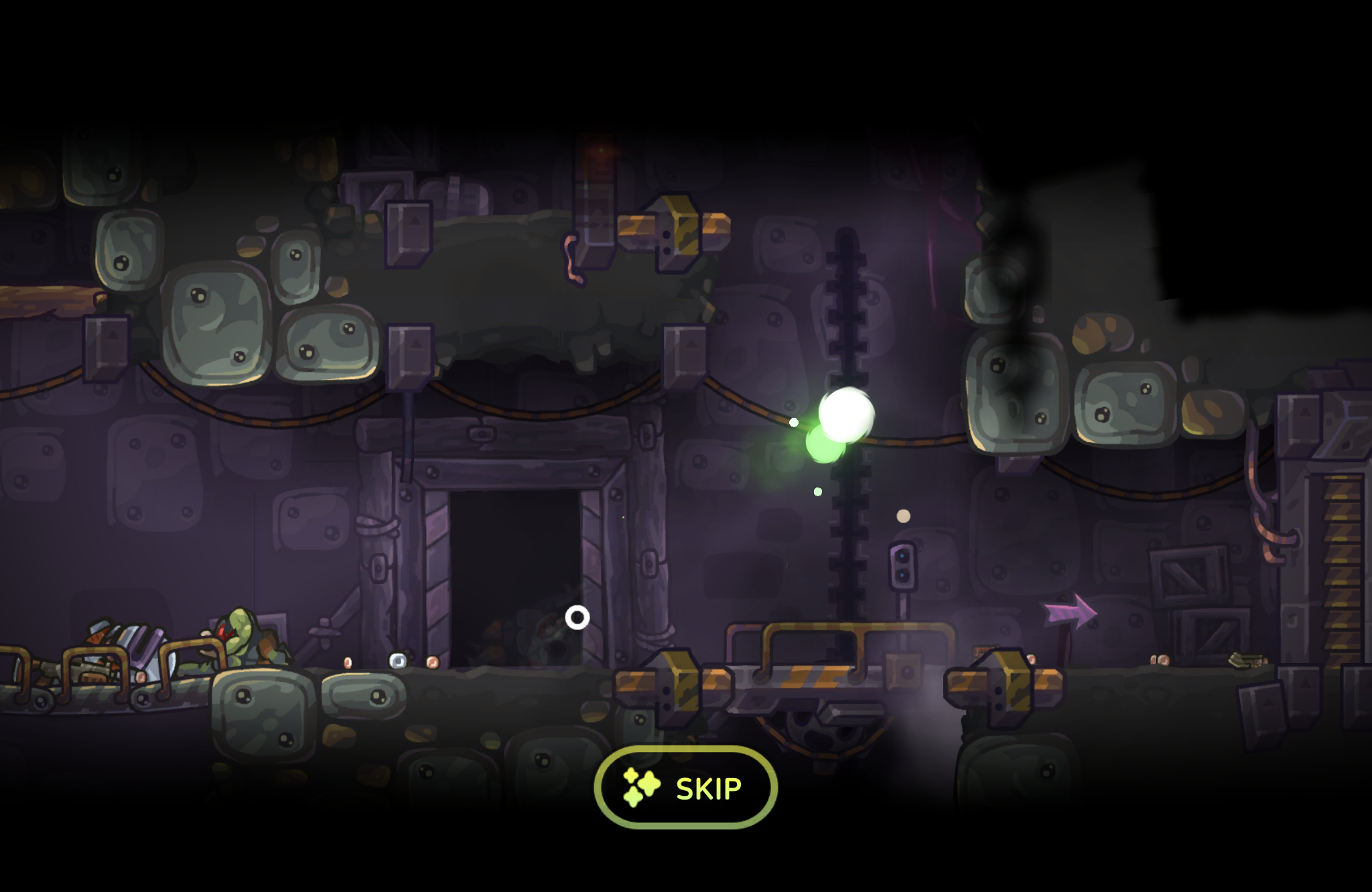Screen dimensions: 1372x892
Task: Click the SKIP button text label
Action: 707,789
